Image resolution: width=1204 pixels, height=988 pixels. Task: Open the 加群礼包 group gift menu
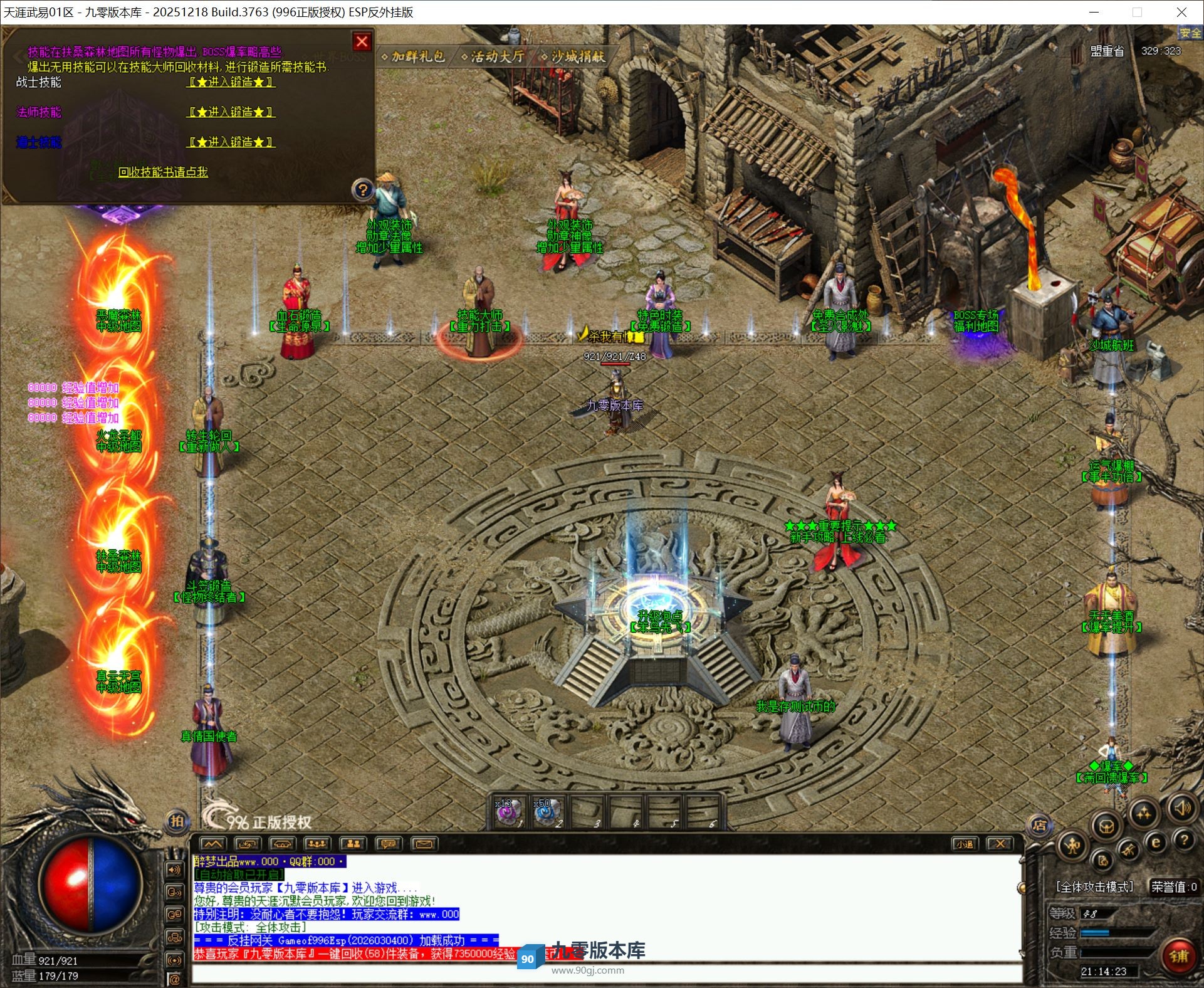414,56
